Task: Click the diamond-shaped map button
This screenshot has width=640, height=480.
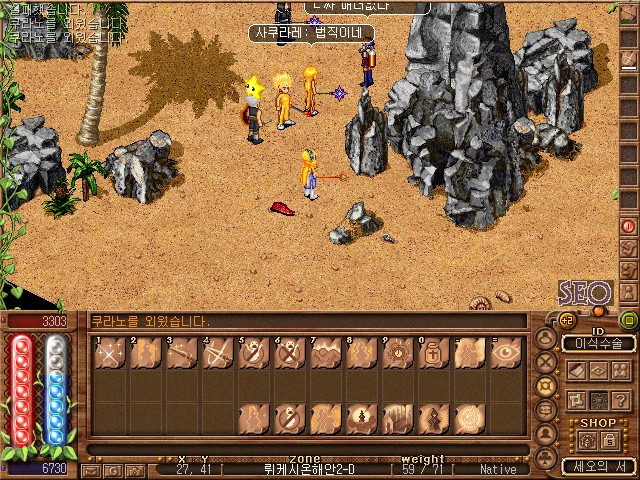Action: pyautogui.click(x=599, y=370)
